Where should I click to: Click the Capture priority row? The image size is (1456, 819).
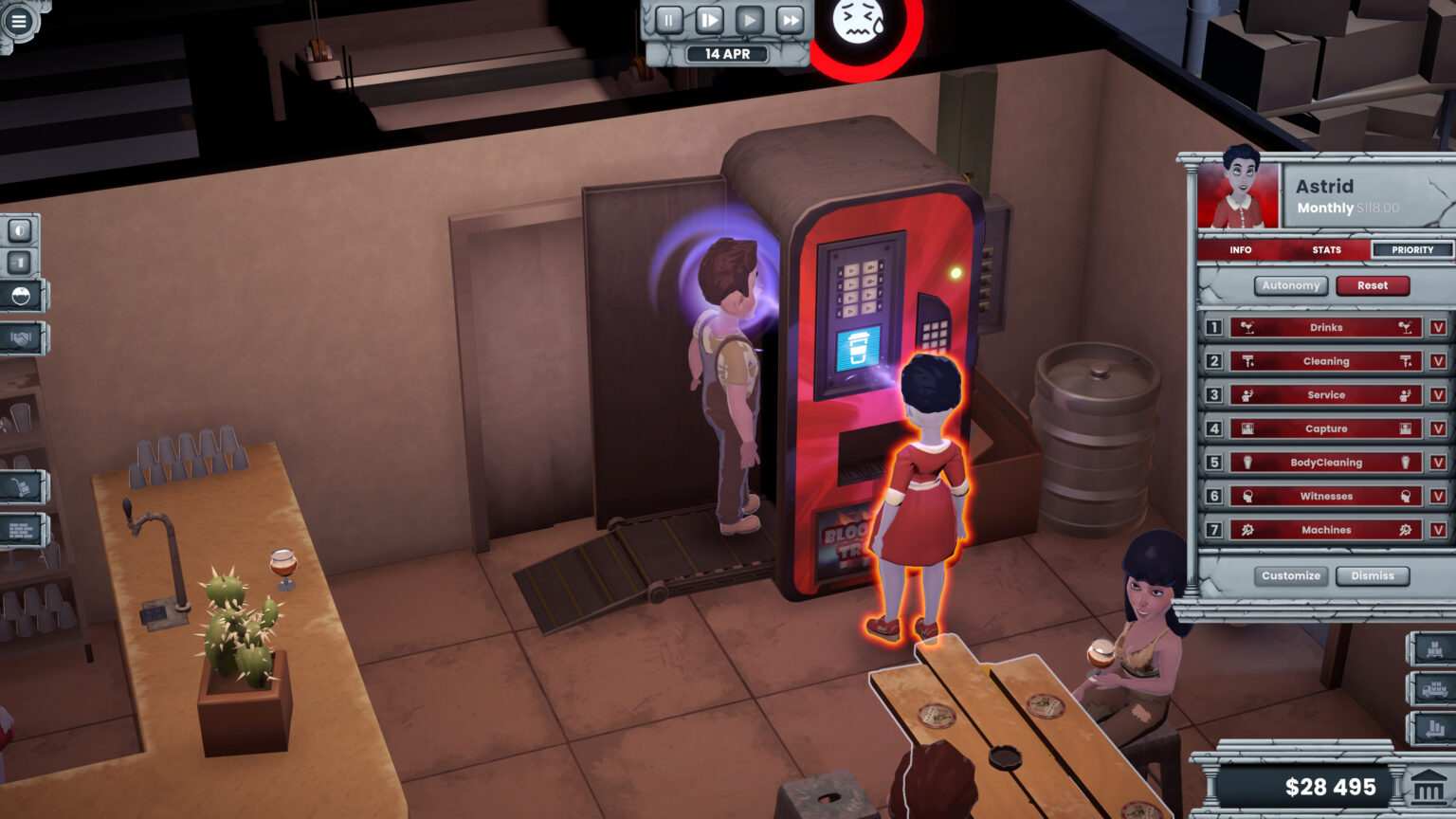pyautogui.click(x=1325, y=429)
